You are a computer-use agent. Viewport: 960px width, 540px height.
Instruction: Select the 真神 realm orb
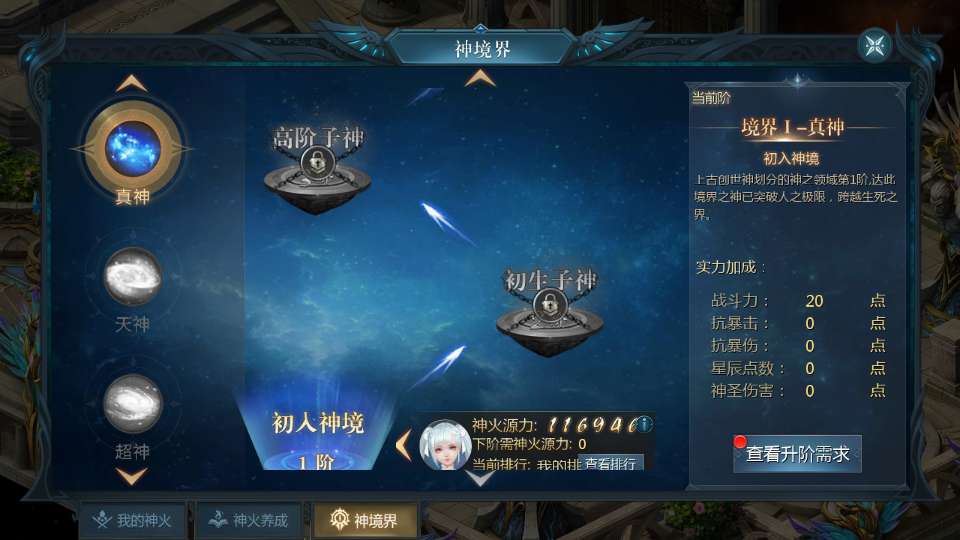pos(133,148)
